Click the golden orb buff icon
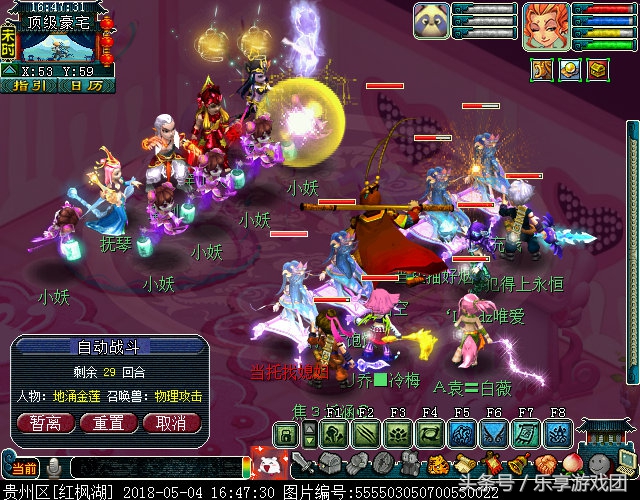The image size is (640, 500). 569,69
